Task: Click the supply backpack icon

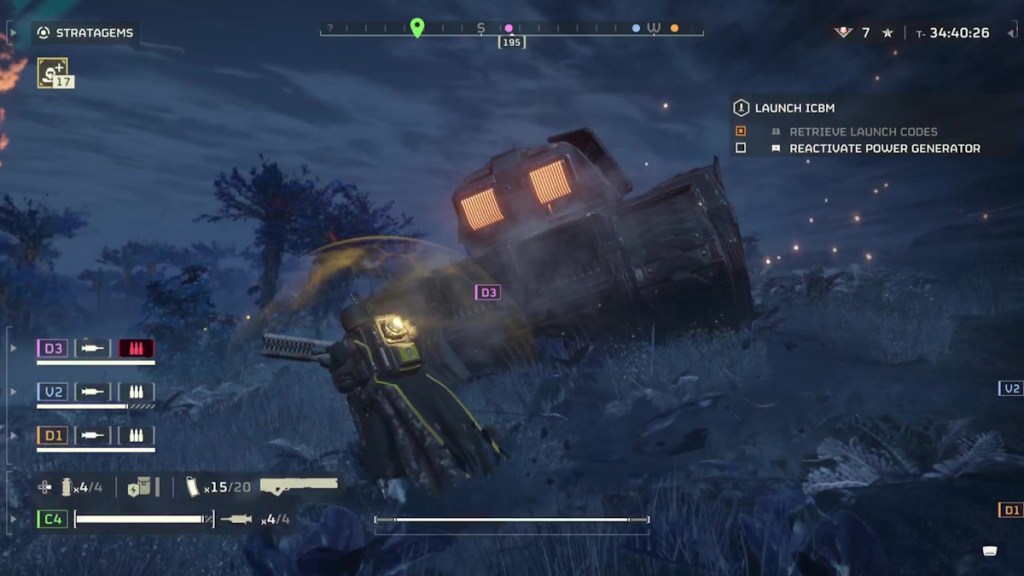Action: coord(141,487)
